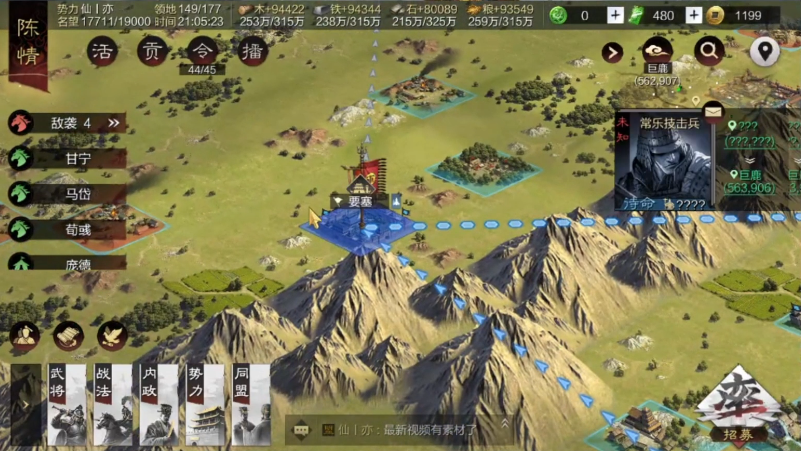Click the location pin button
801x451 pixels.
click(765, 52)
